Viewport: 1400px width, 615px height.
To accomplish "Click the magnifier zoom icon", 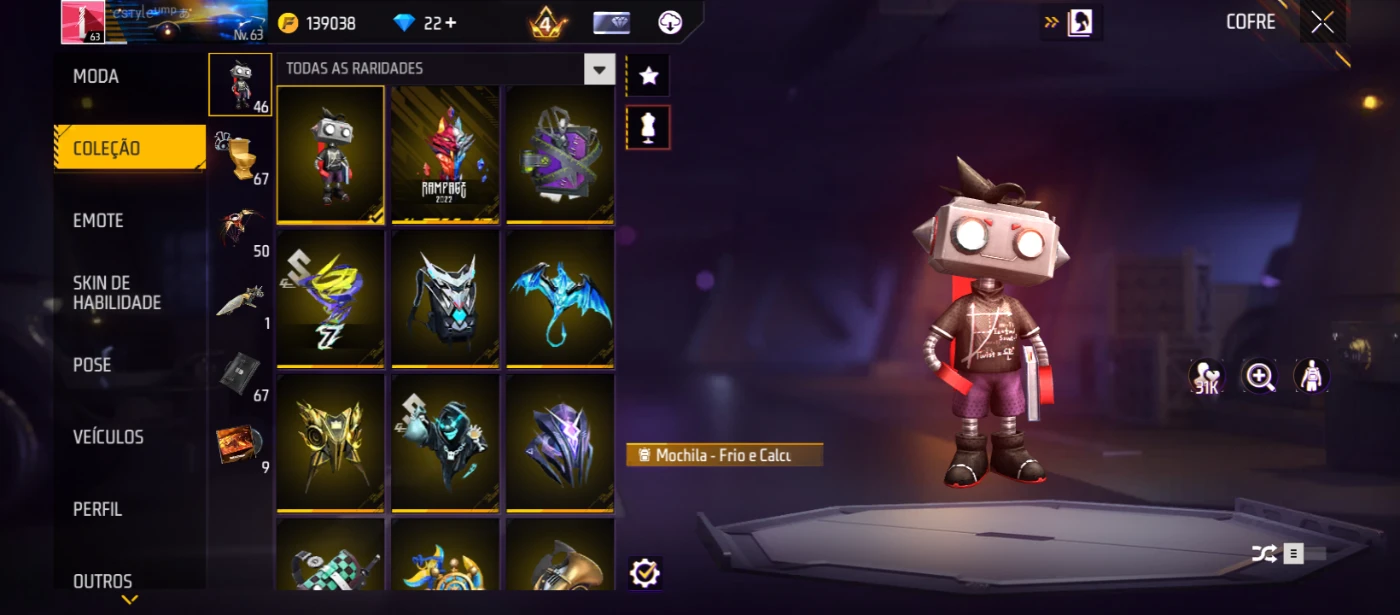I will click(1259, 376).
